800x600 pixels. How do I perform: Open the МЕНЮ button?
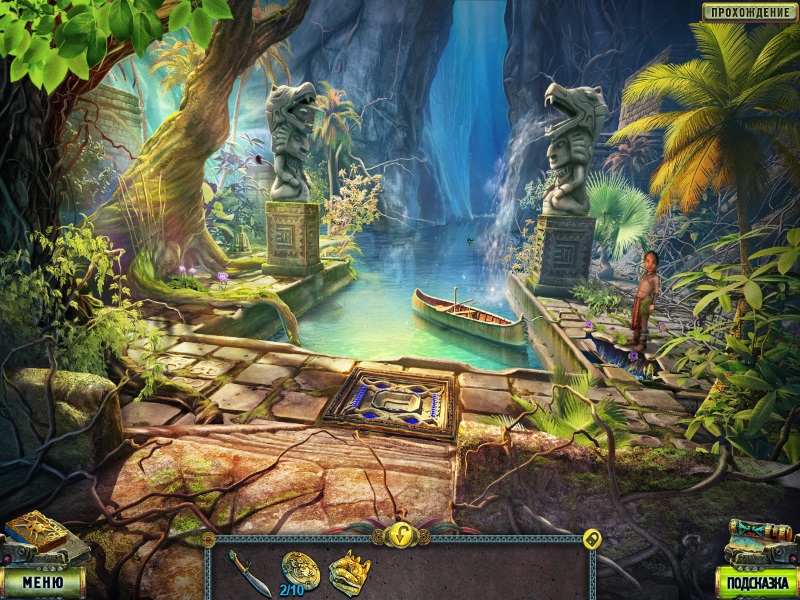[42, 581]
